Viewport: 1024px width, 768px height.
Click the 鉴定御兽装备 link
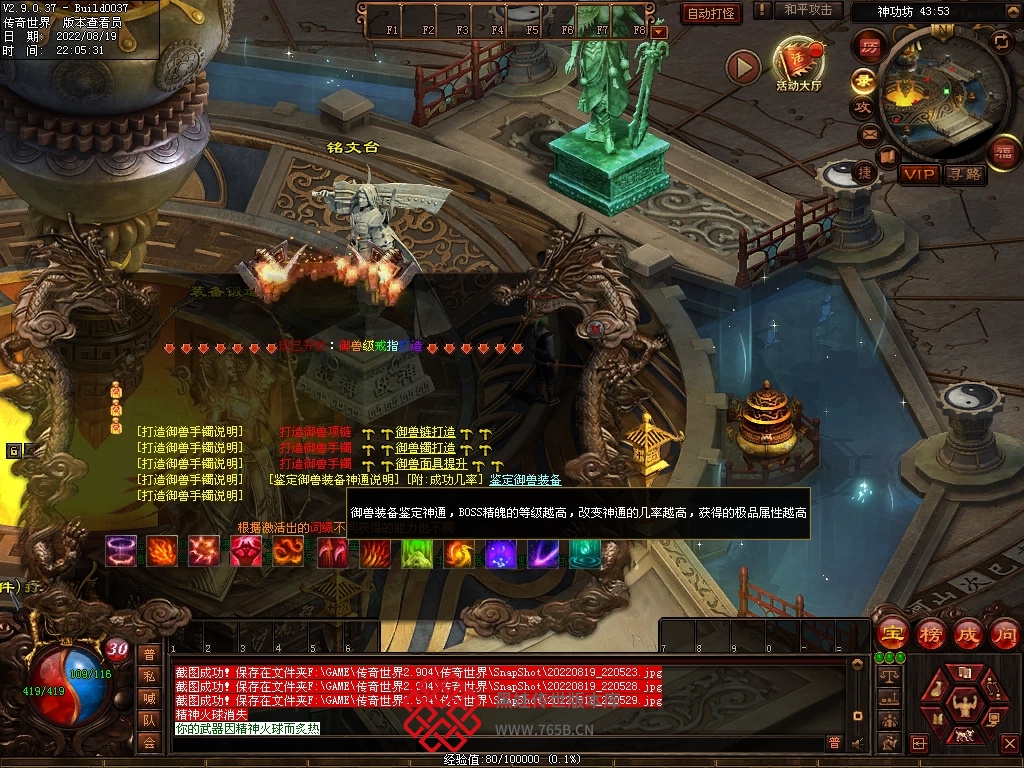point(525,480)
